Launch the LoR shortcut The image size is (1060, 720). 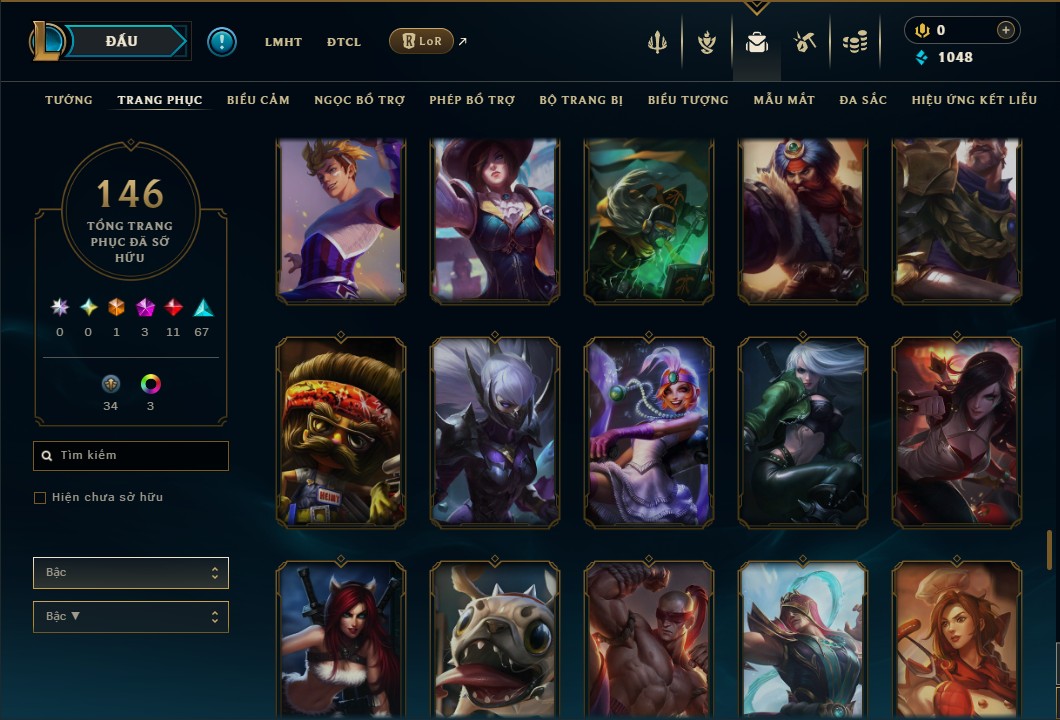click(421, 41)
